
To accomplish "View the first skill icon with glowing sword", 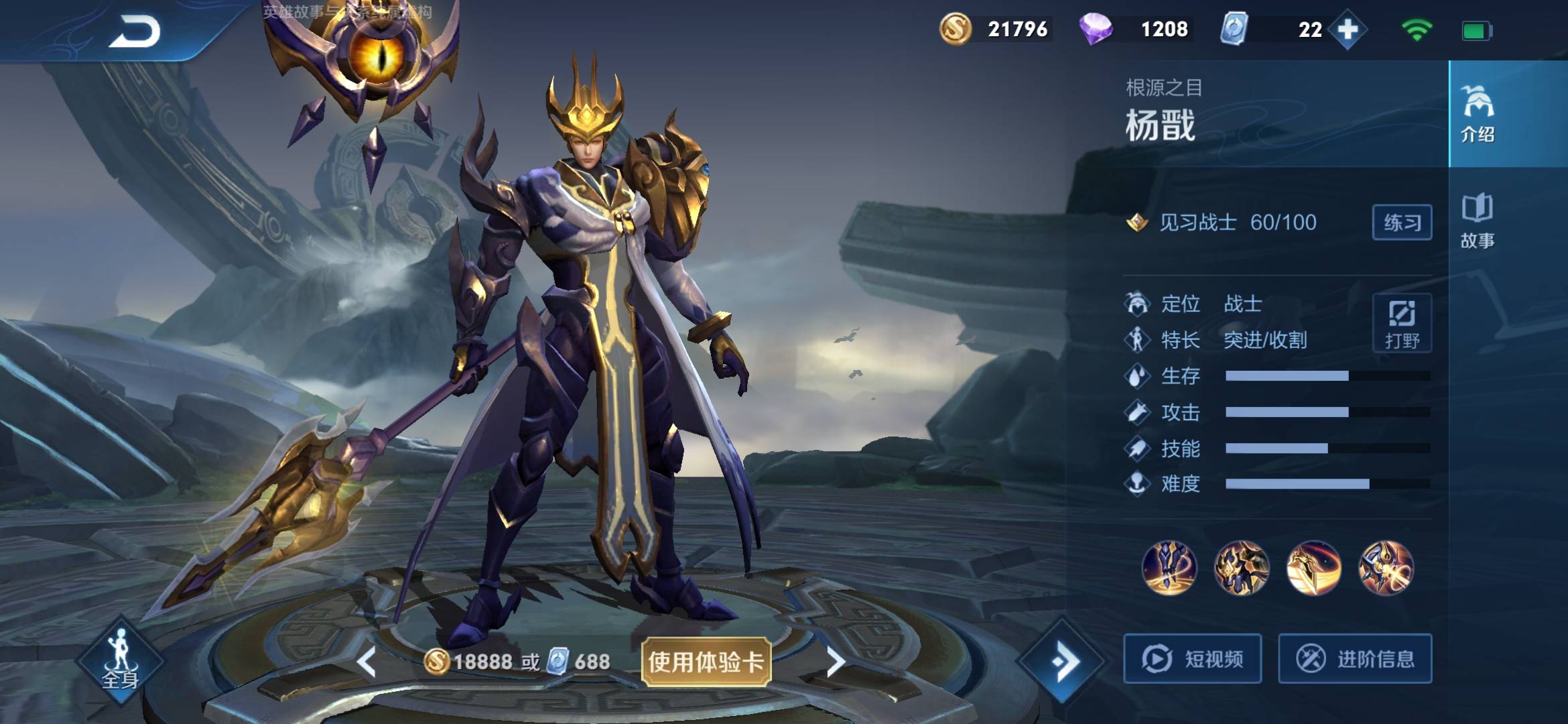I will (1169, 568).
